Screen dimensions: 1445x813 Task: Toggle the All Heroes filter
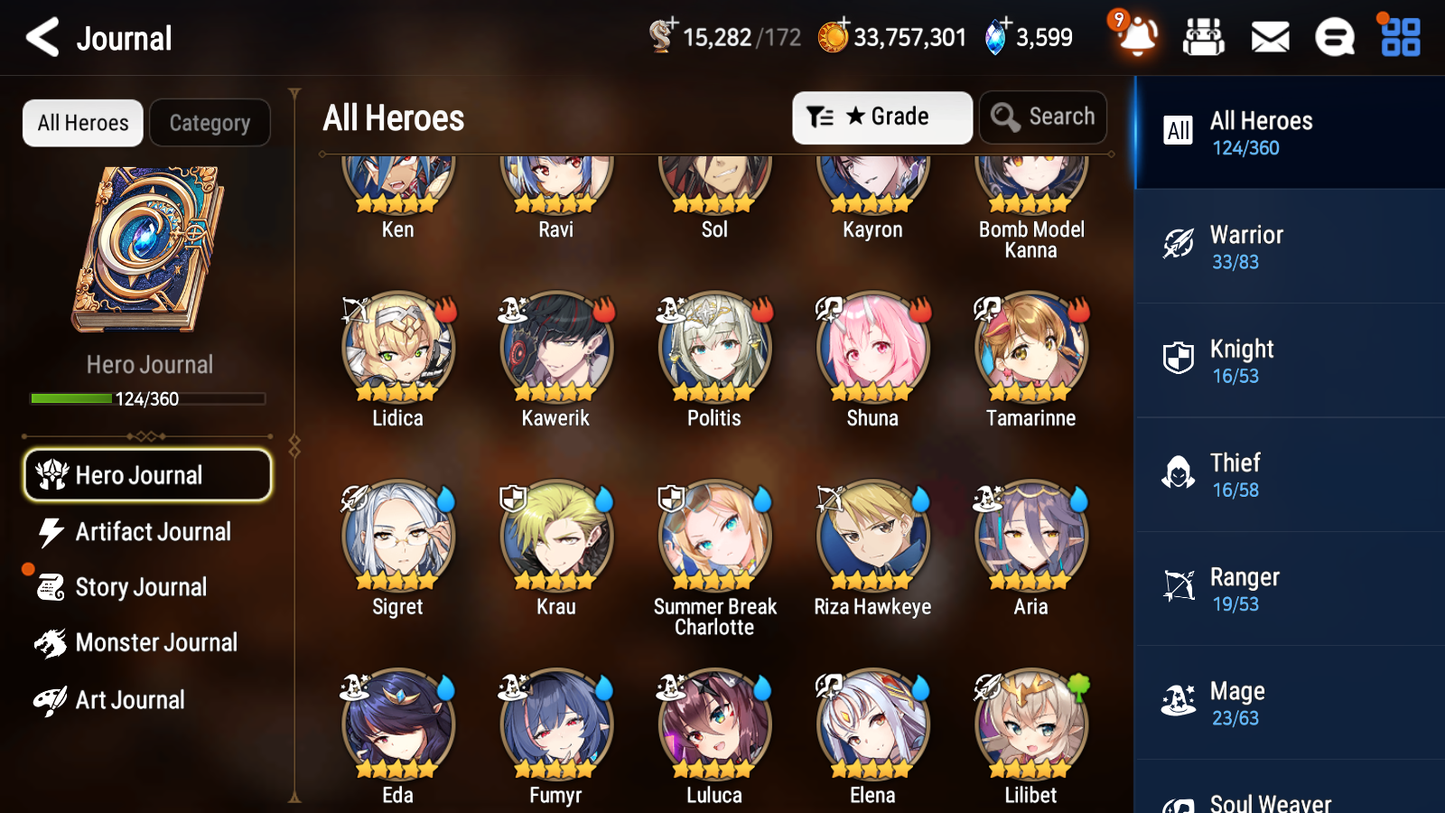[82, 122]
